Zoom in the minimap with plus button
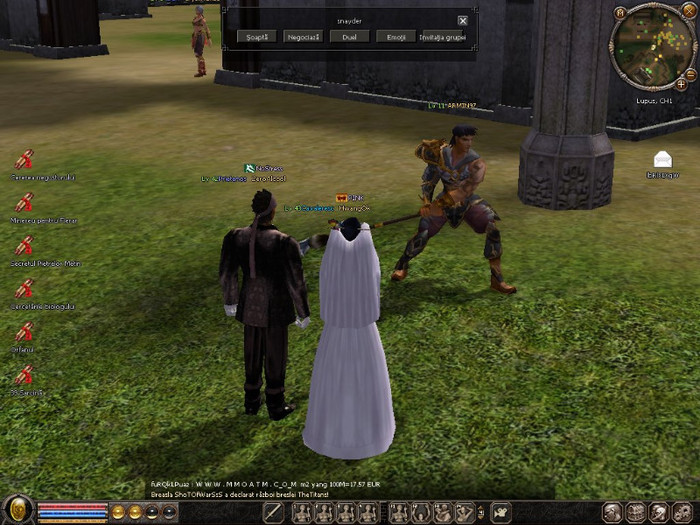700x525 pixels. pos(681,84)
